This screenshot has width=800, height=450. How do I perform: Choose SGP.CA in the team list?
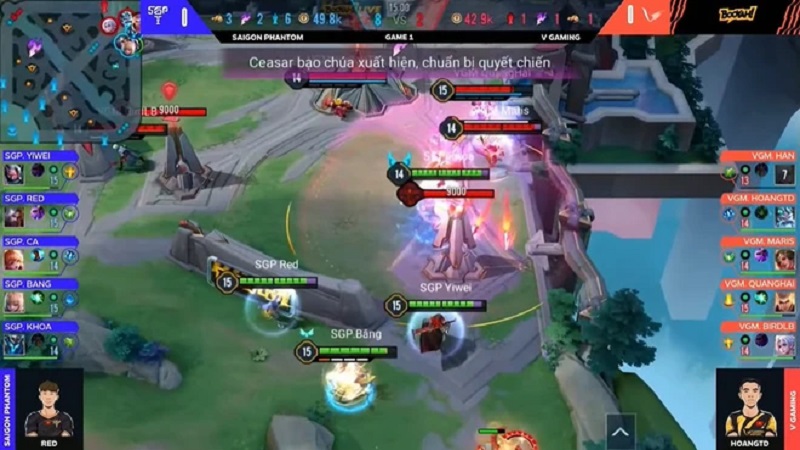click(x=40, y=253)
